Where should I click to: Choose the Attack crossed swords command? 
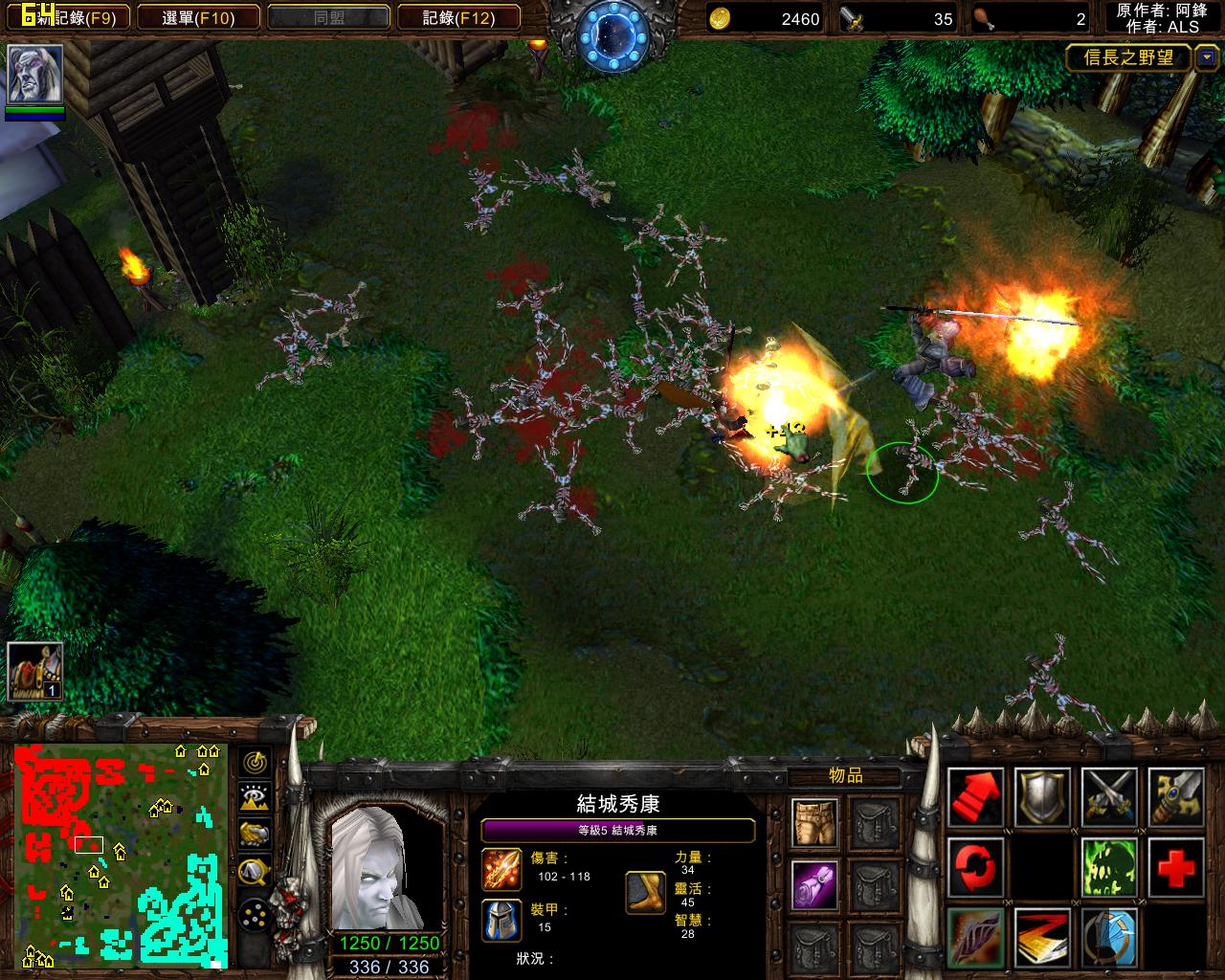[x=1109, y=797]
